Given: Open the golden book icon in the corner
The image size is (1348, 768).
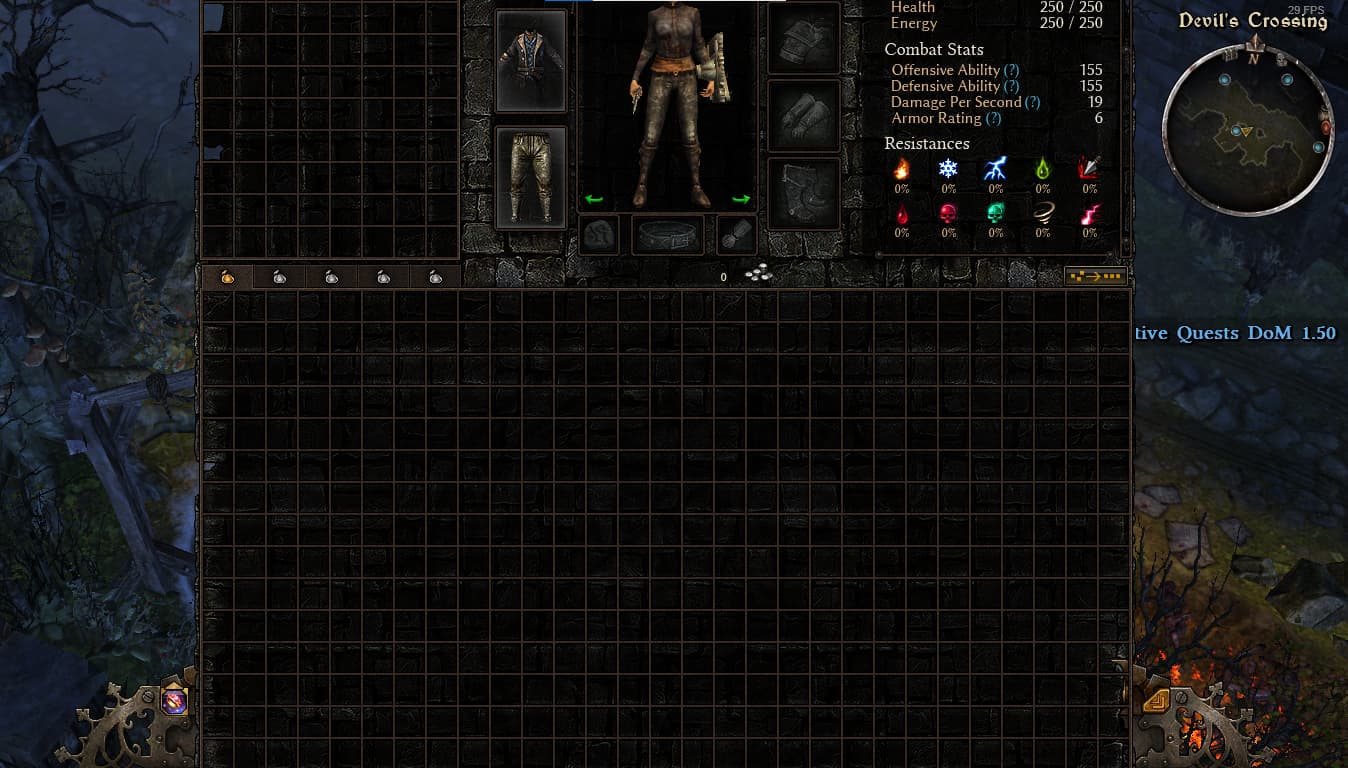Looking at the screenshot, I should (x=1157, y=699).
